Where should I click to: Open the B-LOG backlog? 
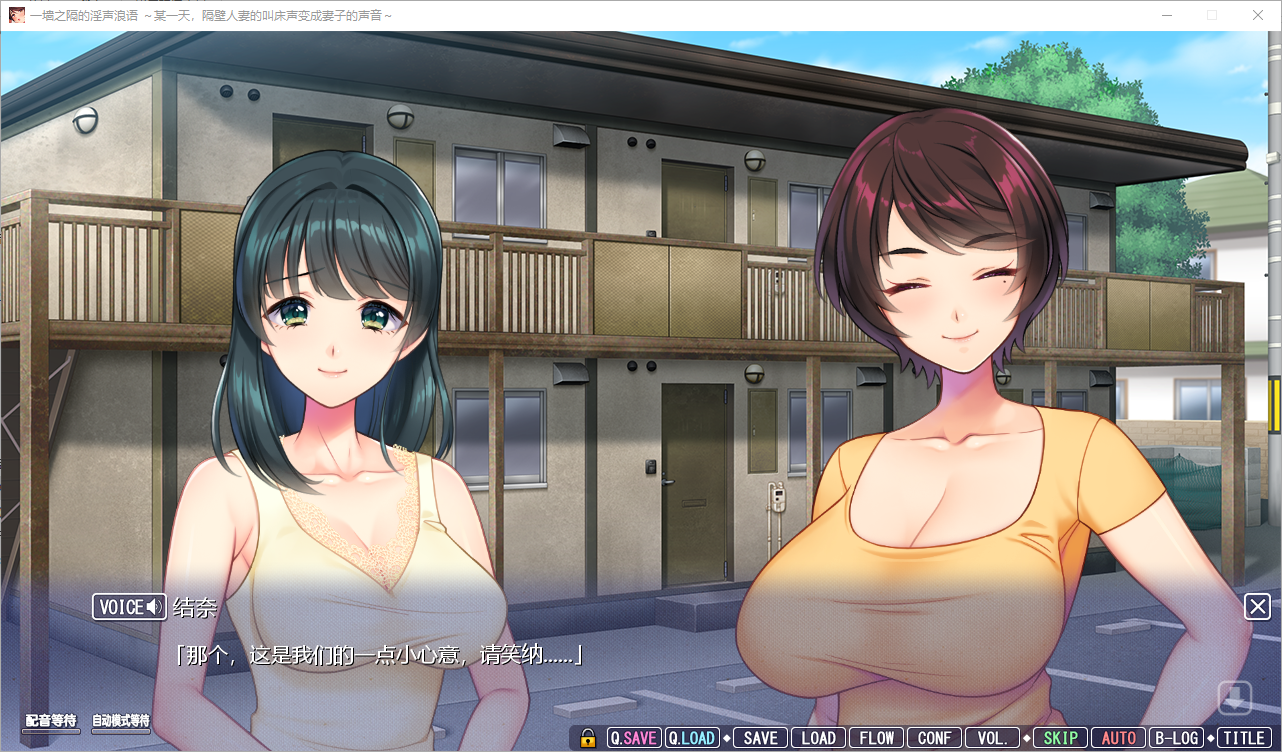tap(1175, 738)
